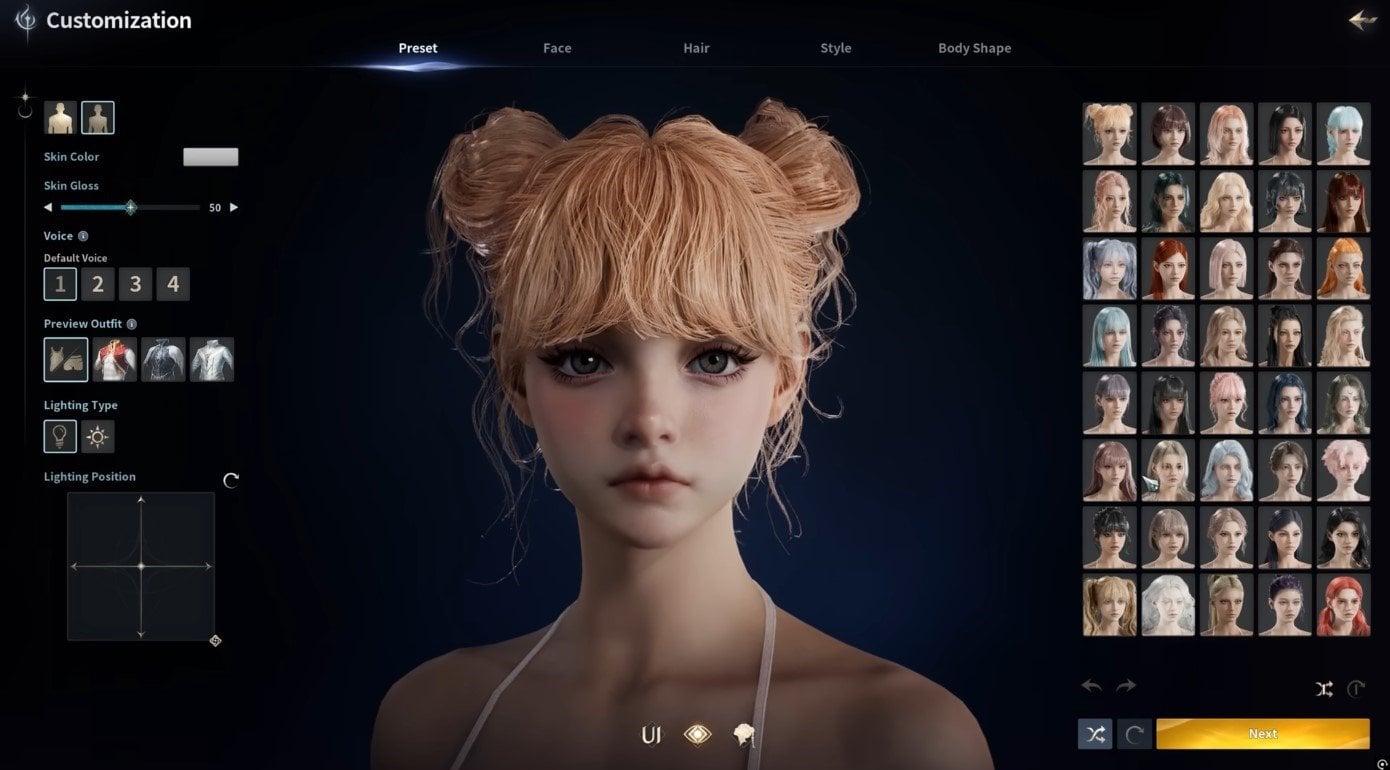Go to the Body Shape tab
Screen dimensions: 1390x770
click(974, 48)
